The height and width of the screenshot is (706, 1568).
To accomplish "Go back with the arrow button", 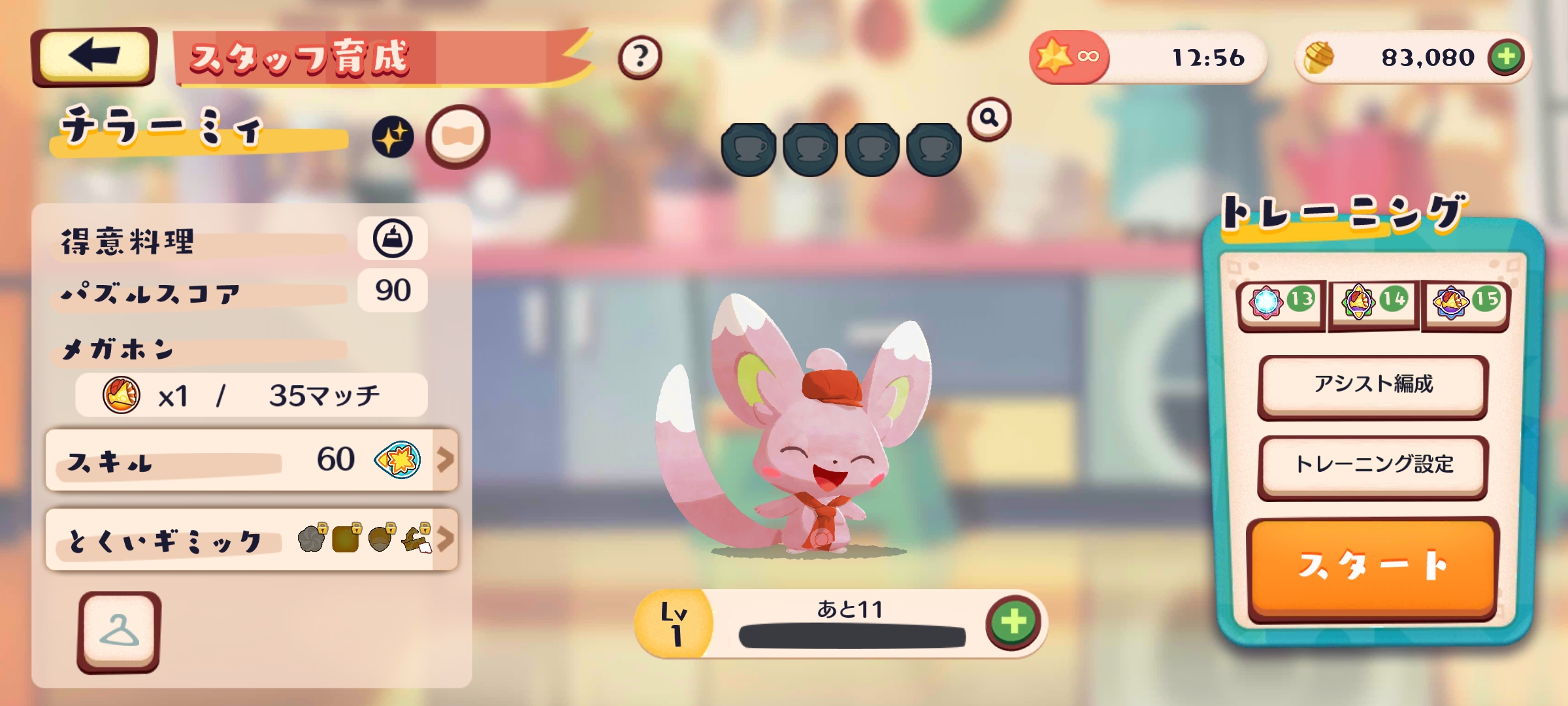I will coord(93,56).
